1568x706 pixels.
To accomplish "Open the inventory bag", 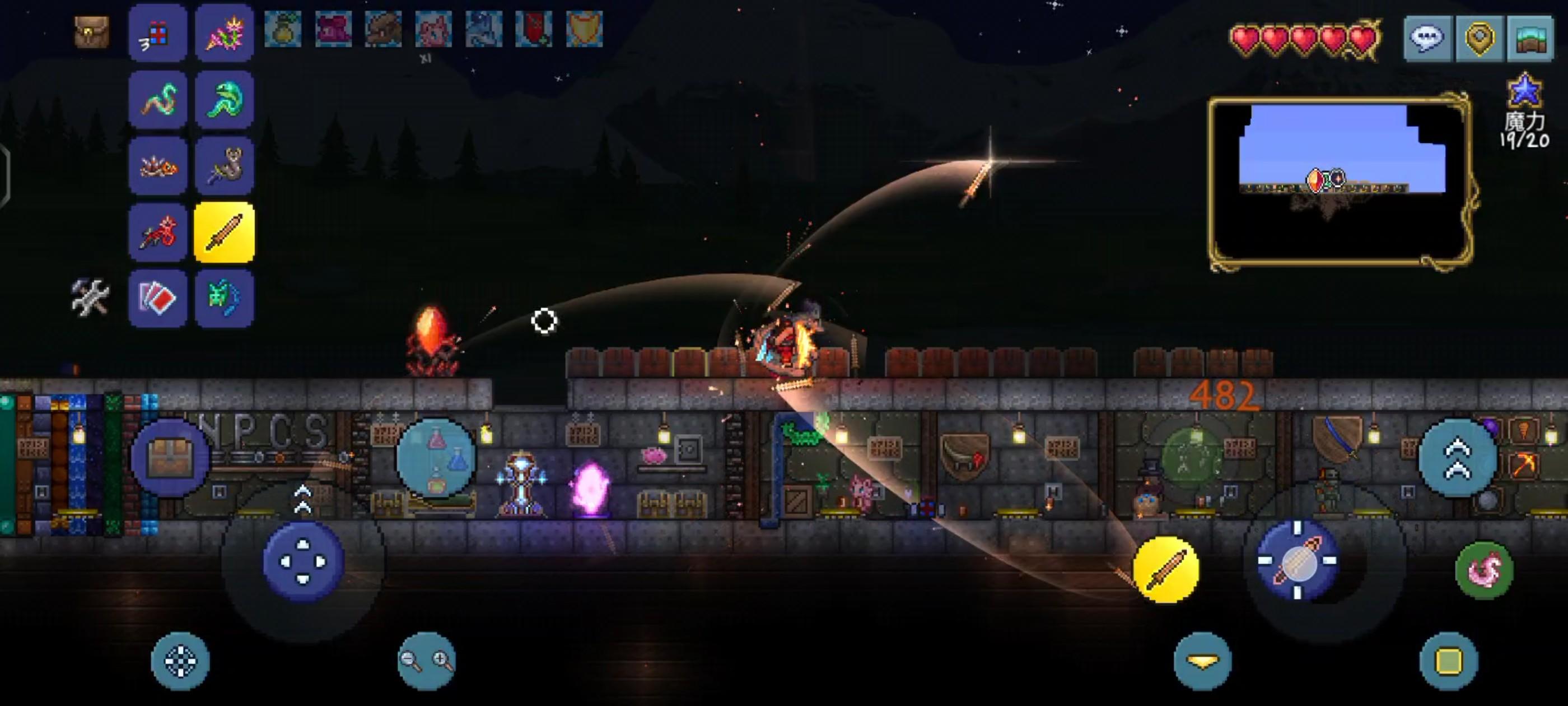I will (92, 31).
